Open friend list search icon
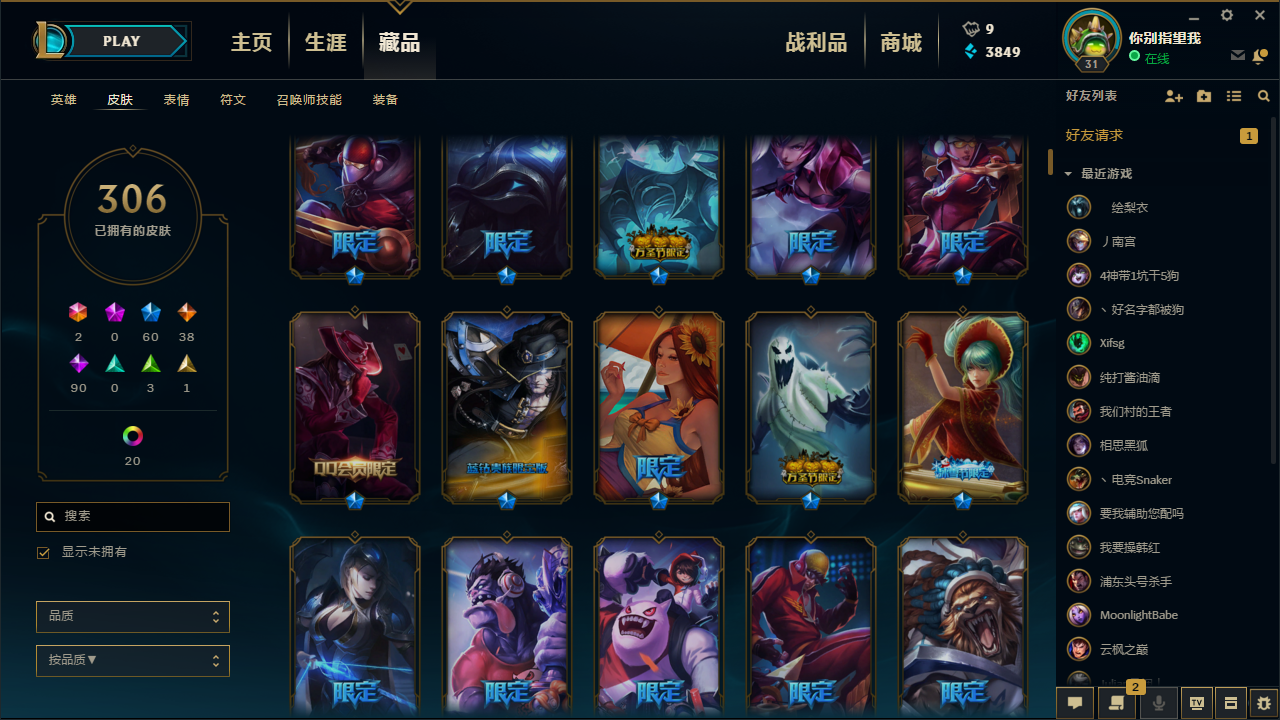 (1263, 96)
